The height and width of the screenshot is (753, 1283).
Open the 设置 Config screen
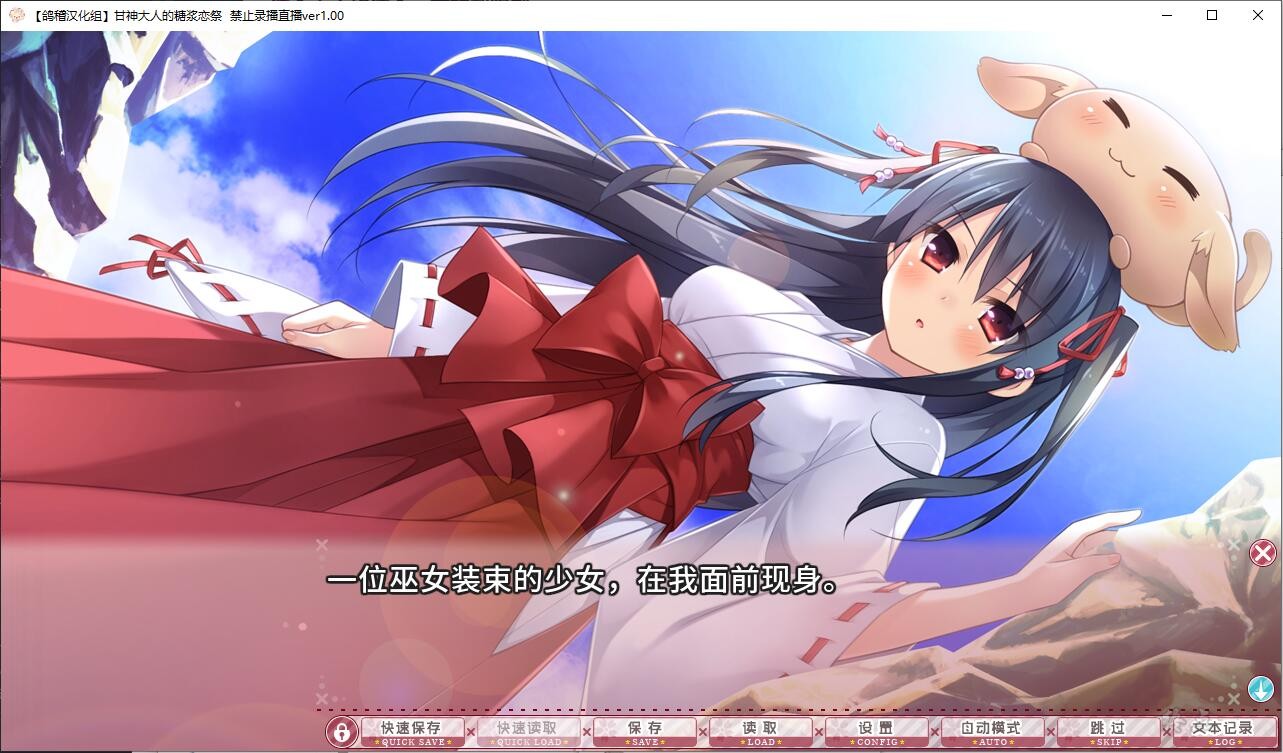(x=876, y=732)
